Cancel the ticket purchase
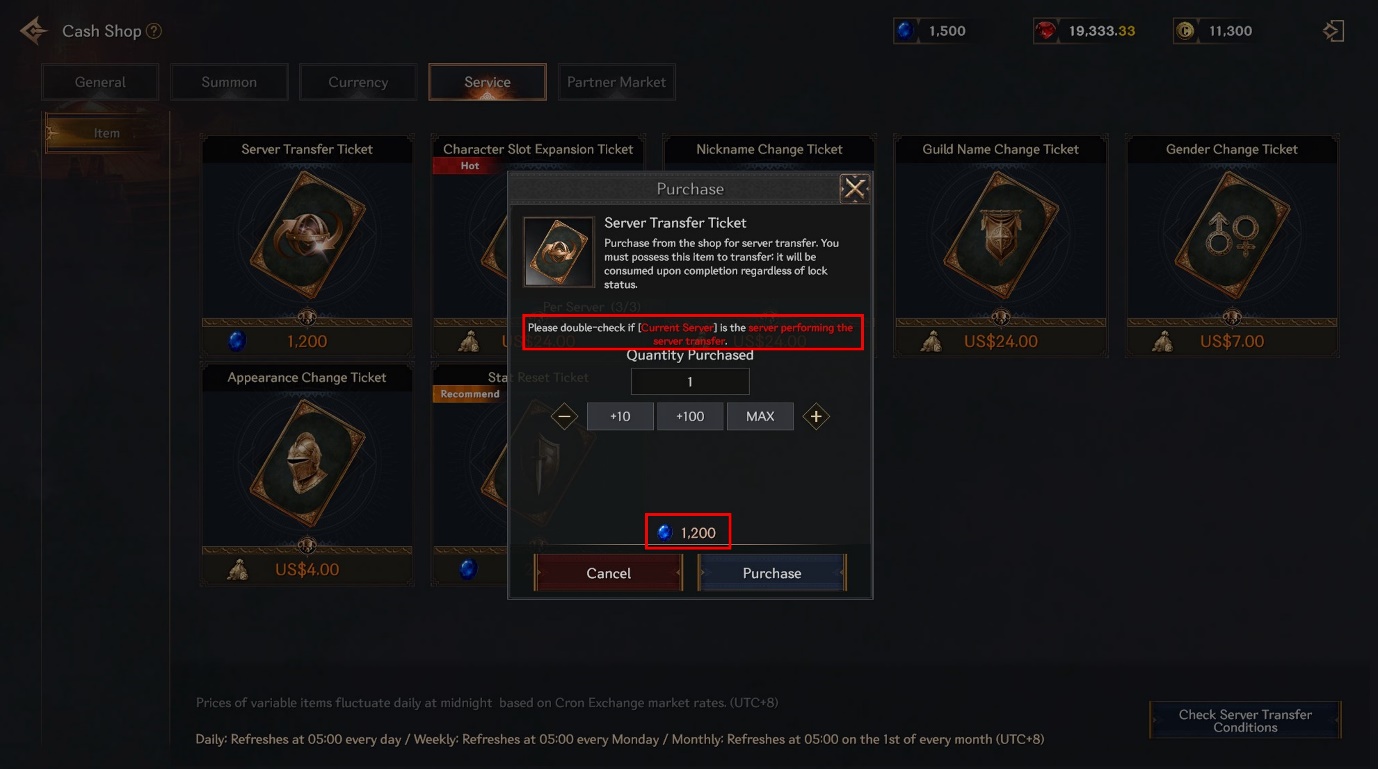The height and width of the screenshot is (769, 1378). click(x=608, y=573)
